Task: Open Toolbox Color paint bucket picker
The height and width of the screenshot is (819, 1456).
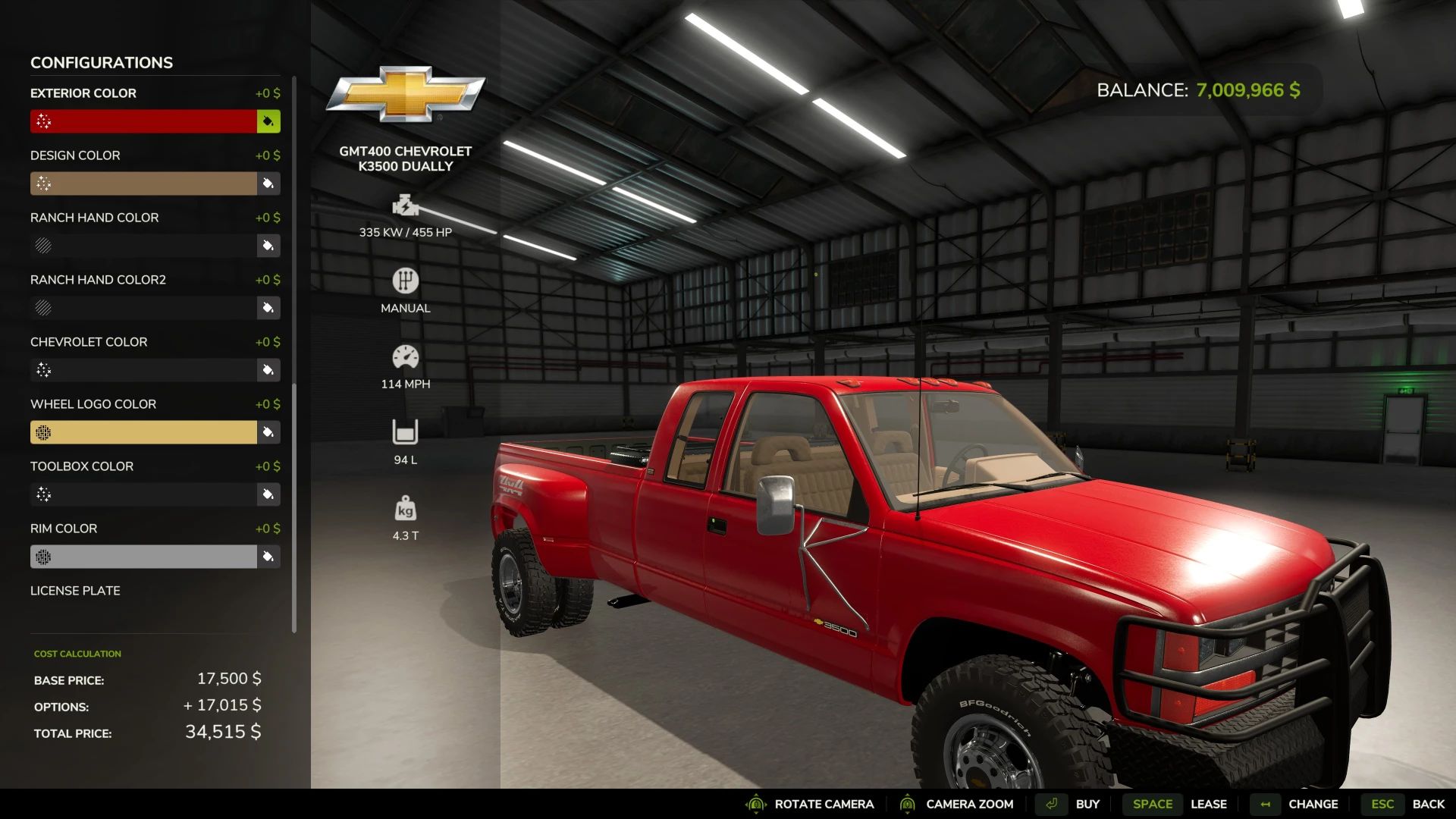Action: click(x=268, y=494)
